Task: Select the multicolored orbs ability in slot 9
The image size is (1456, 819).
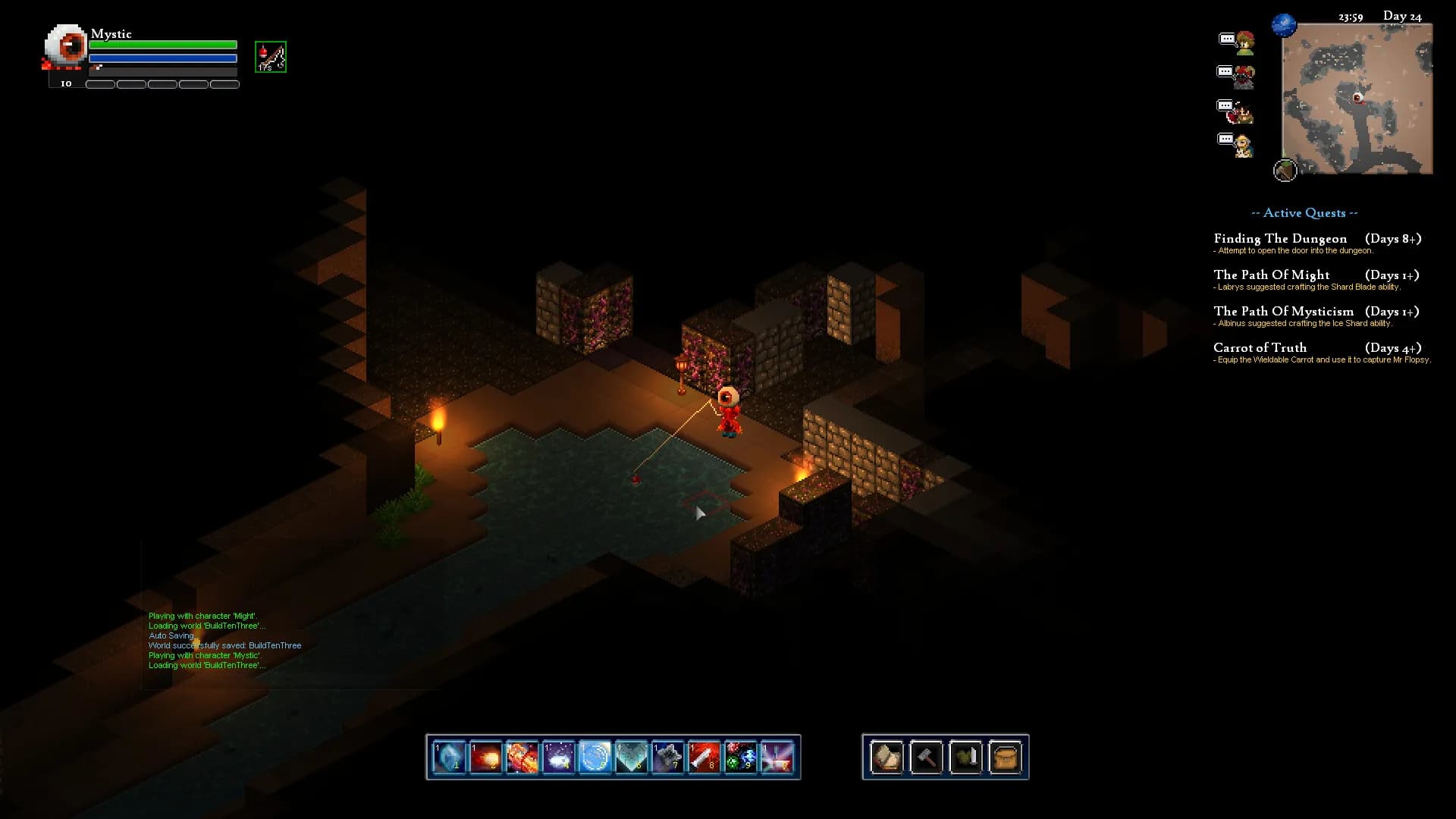Action: [740, 757]
